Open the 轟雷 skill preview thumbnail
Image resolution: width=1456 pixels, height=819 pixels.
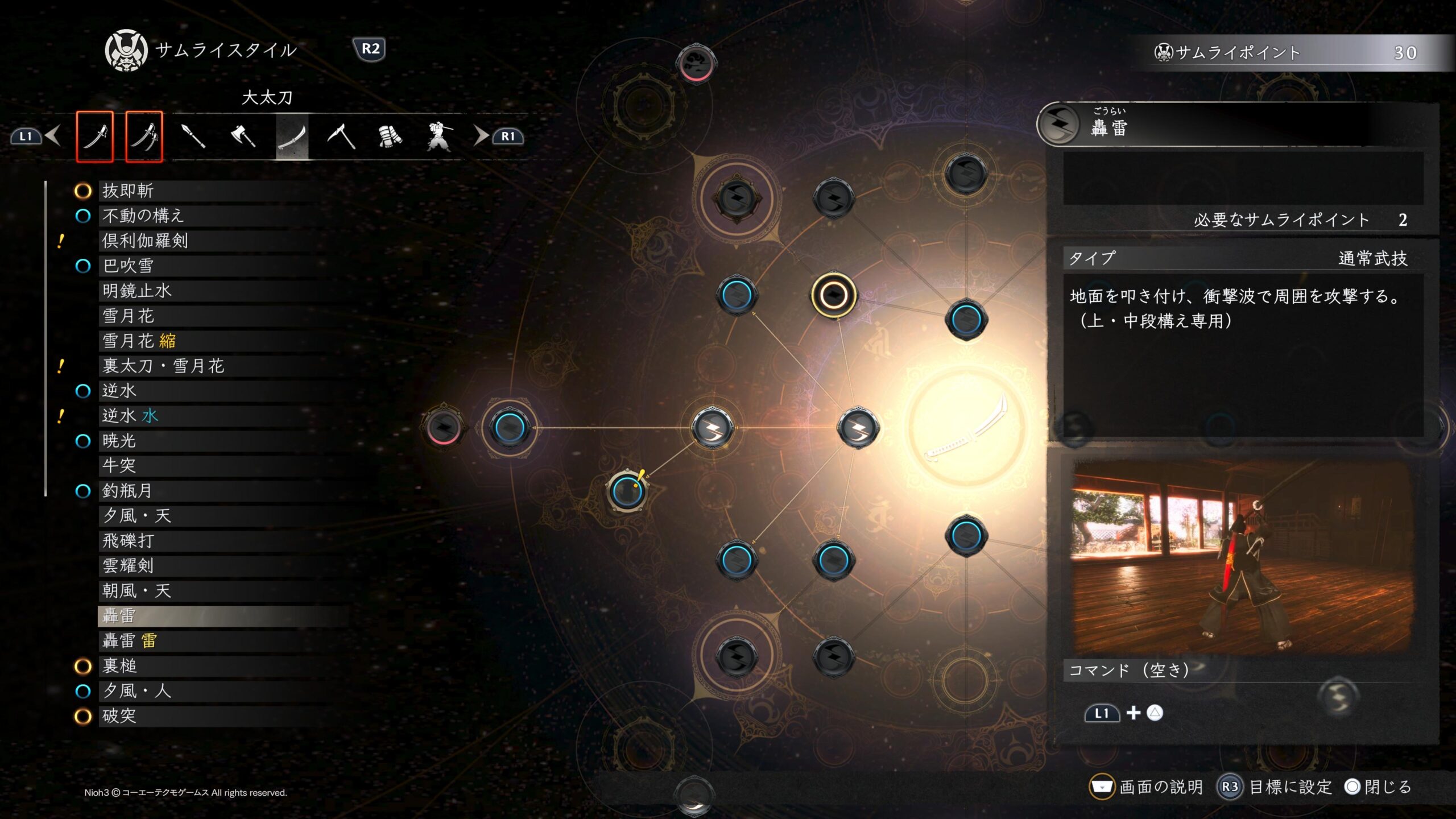click(1242, 556)
